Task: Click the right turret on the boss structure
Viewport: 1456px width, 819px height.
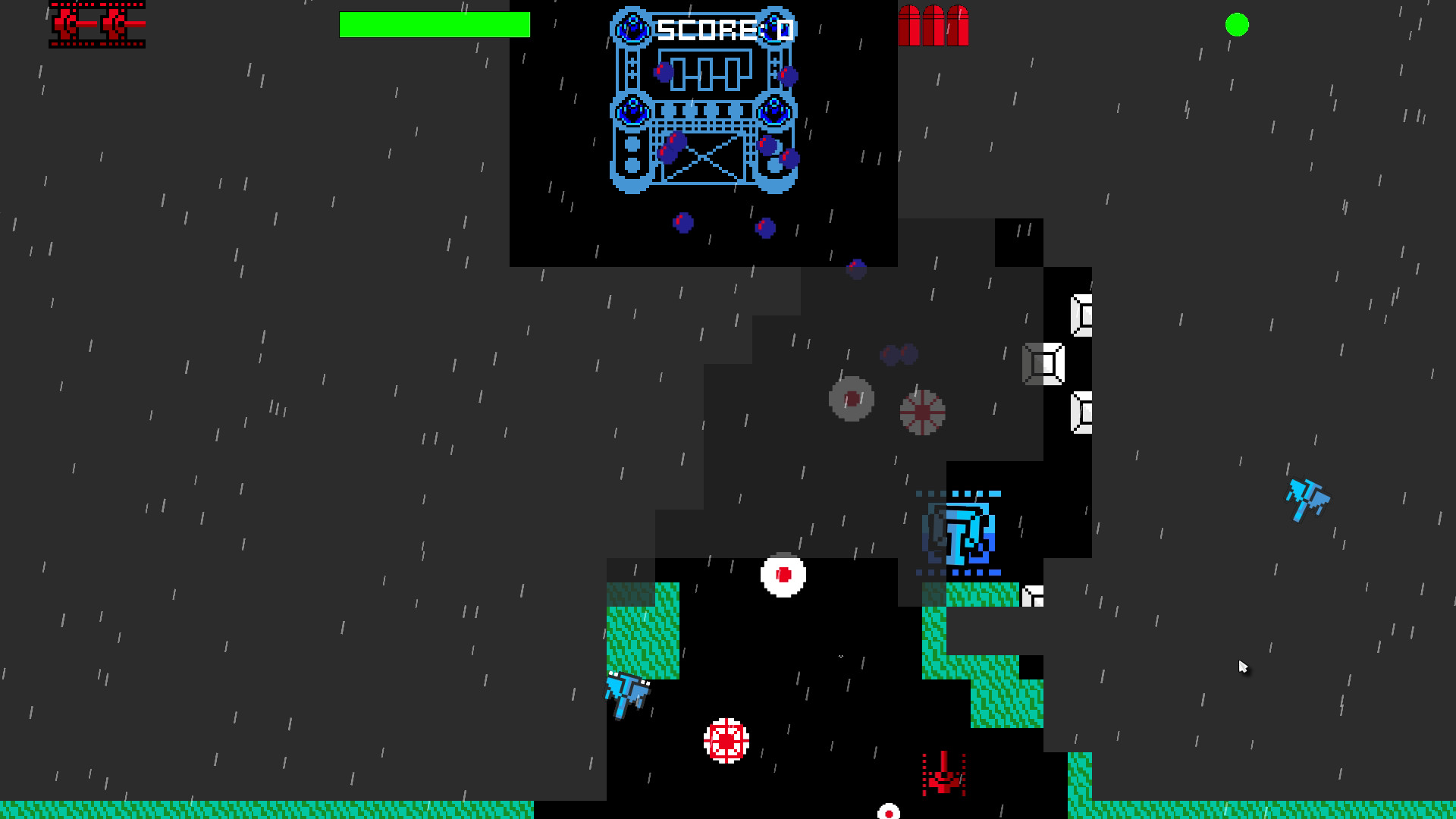Action: pyautogui.click(x=775, y=112)
